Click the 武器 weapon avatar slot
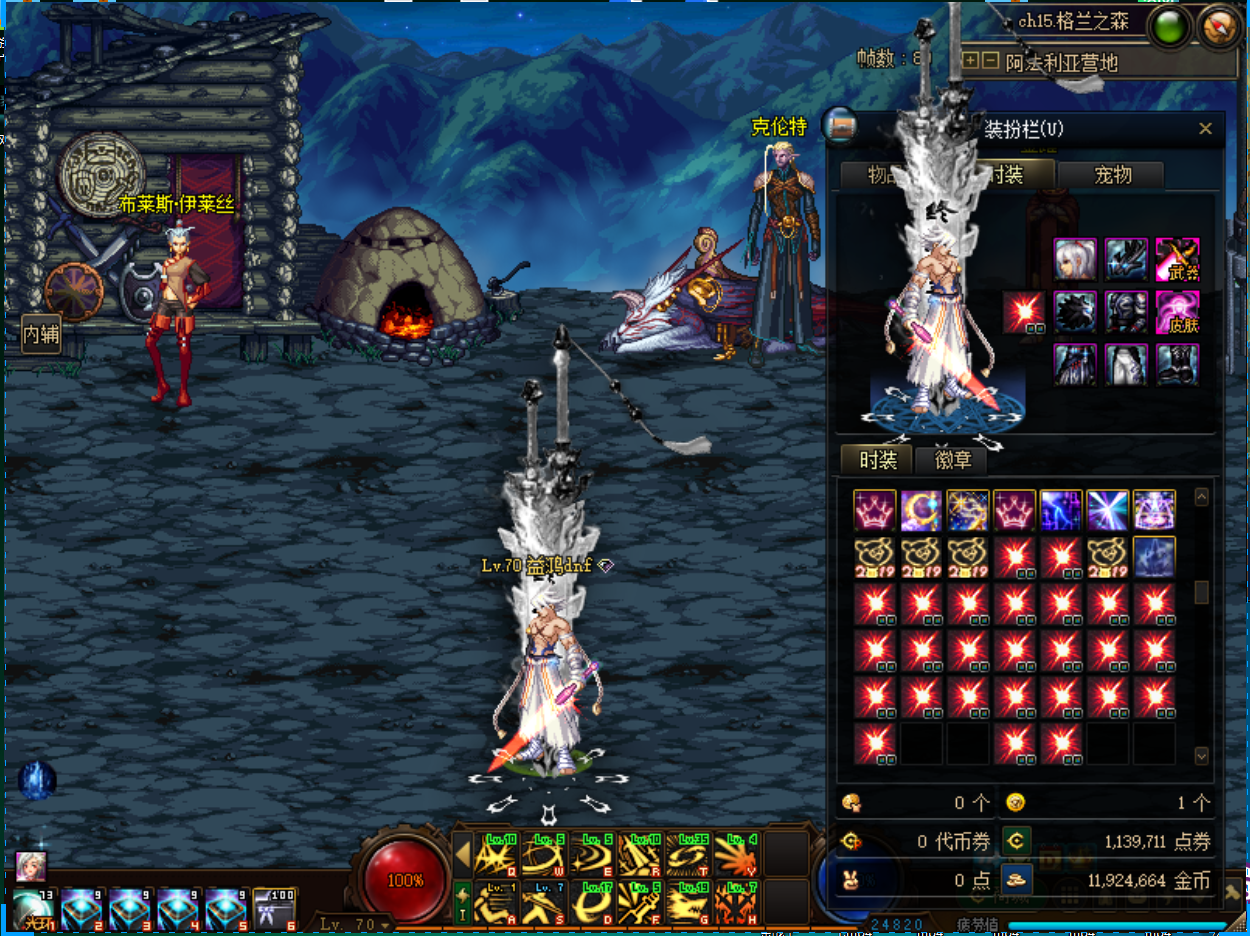 pos(1177,259)
